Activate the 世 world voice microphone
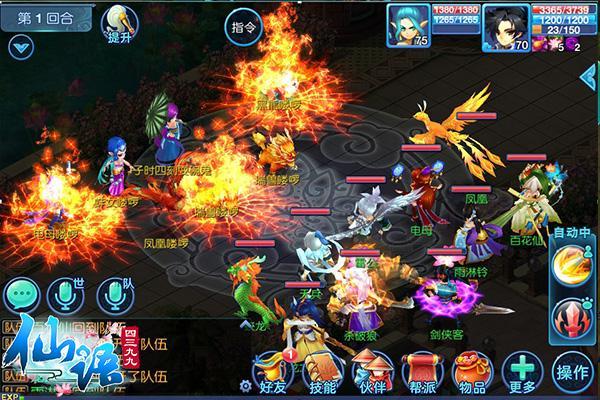Image resolution: width=600 pixels, height=400 pixels. pyautogui.click(x=70, y=294)
